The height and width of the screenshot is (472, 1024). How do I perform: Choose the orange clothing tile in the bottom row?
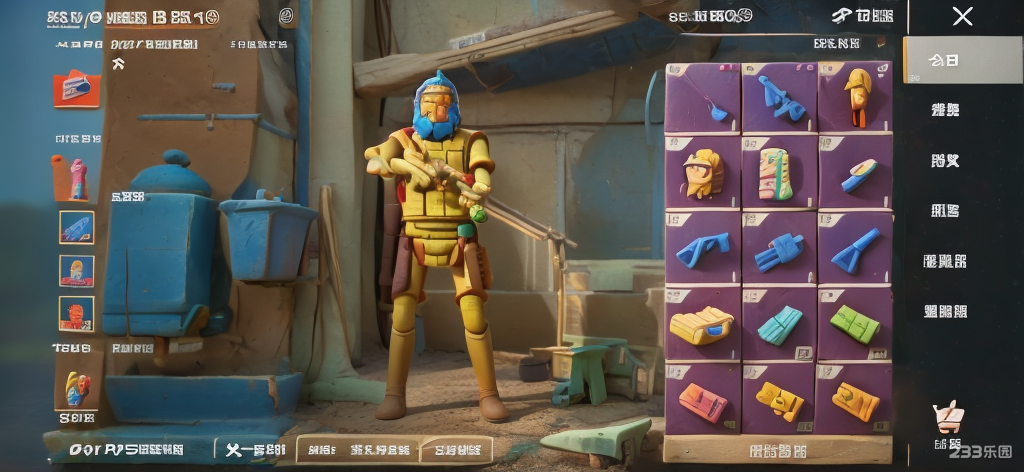tap(702, 399)
